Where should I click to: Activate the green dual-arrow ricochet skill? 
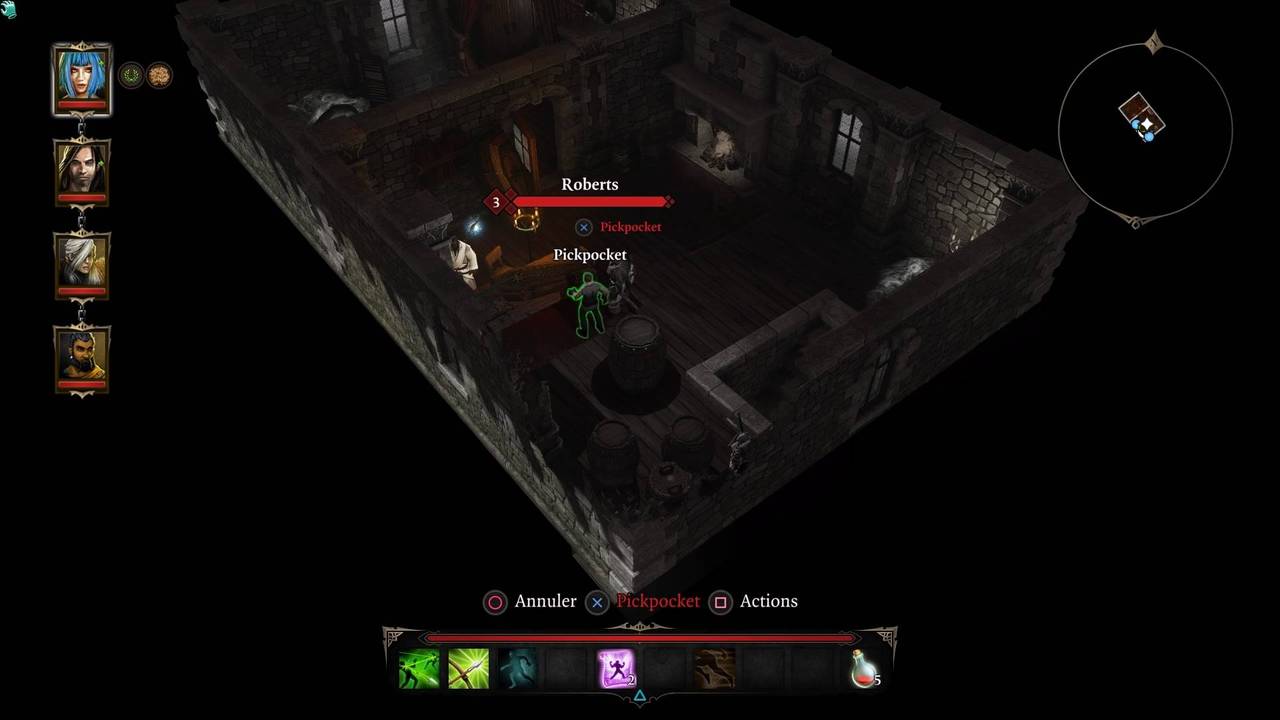click(419, 668)
